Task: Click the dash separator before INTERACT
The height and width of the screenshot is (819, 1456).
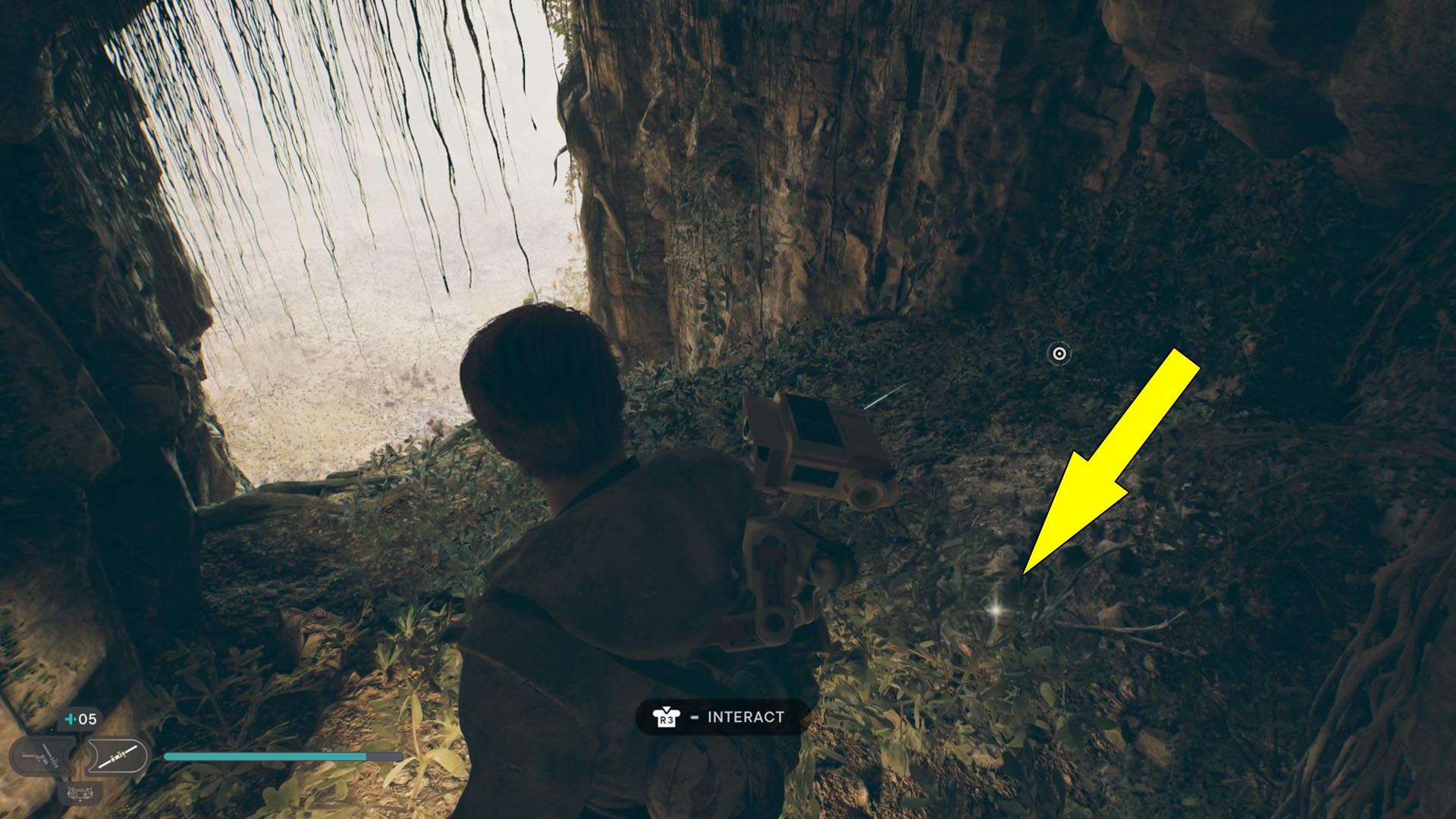Action: pos(695,717)
